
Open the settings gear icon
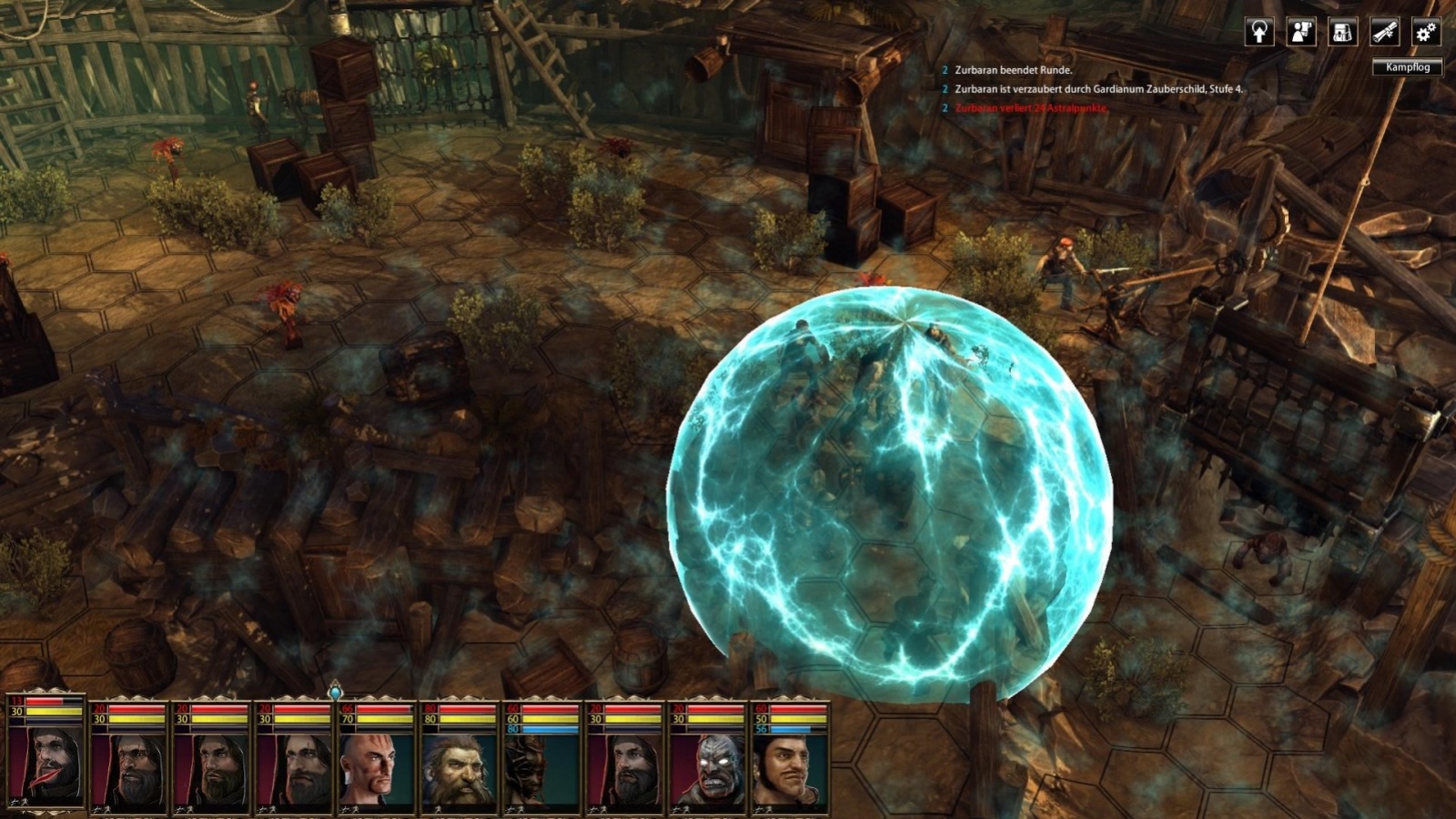pyautogui.click(x=1424, y=32)
